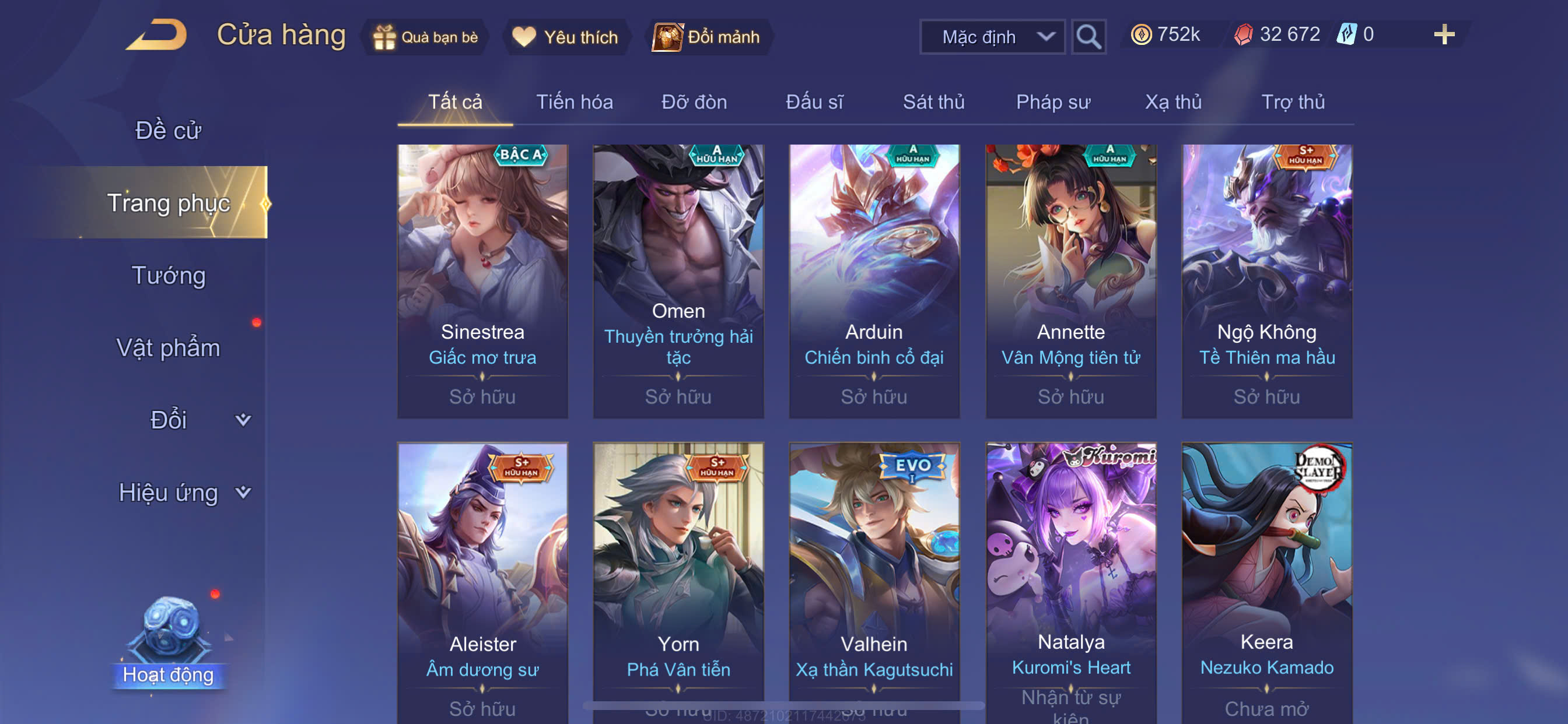
Task: Open the Yêu thích favorites list
Action: [x=565, y=37]
